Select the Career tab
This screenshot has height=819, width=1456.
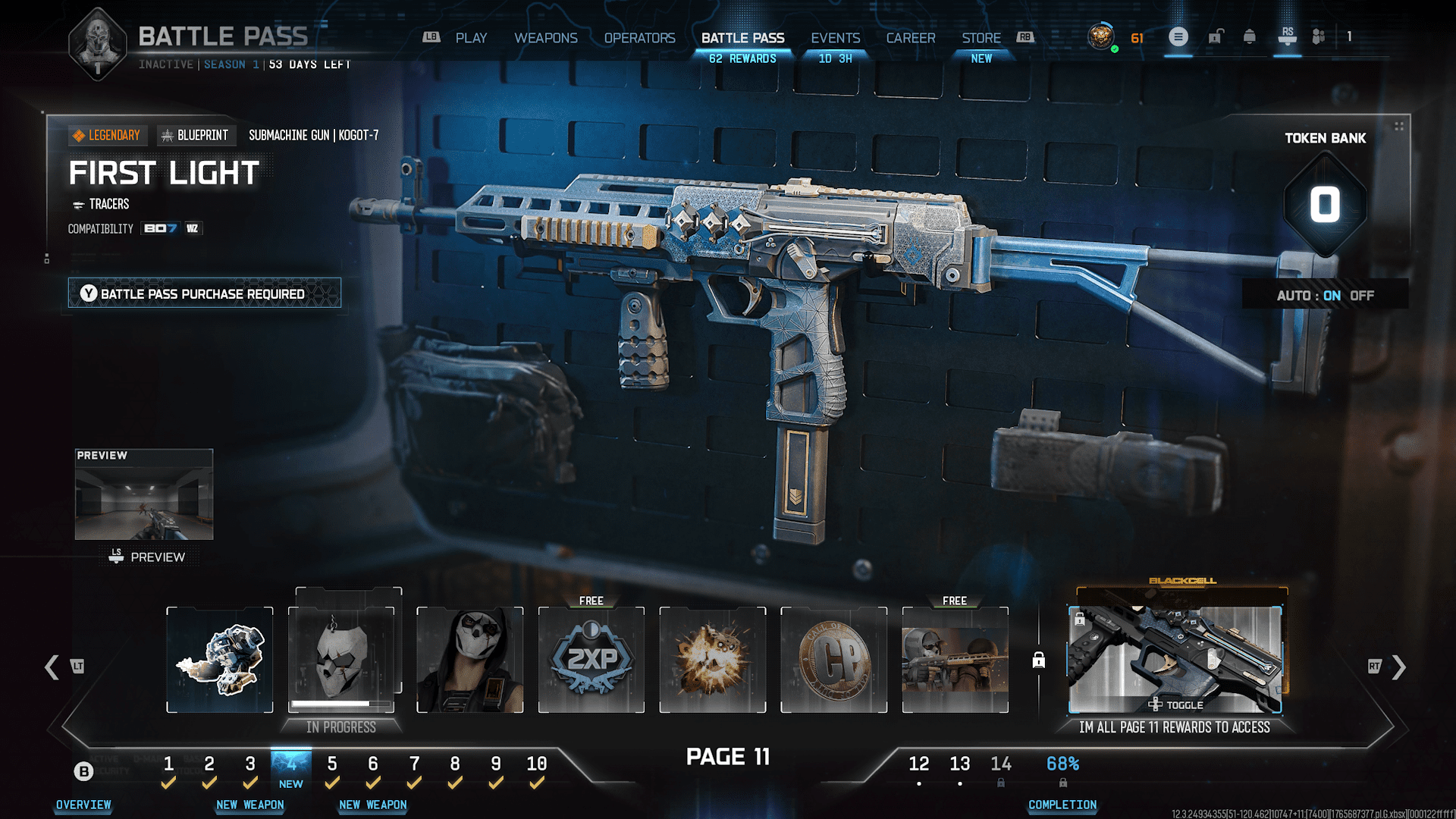(910, 38)
